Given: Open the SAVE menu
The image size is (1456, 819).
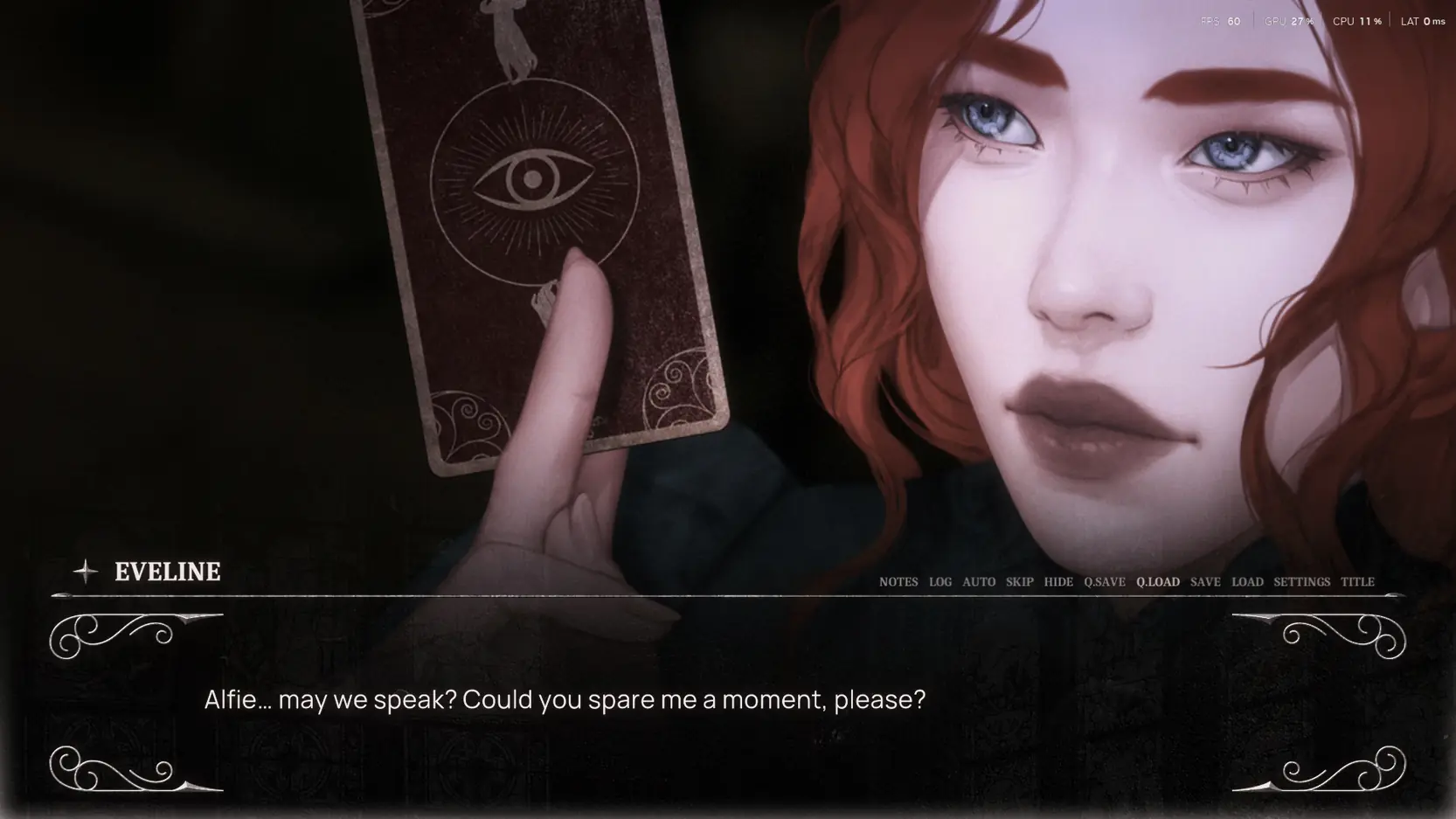Looking at the screenshot, I should (1205, 581).
